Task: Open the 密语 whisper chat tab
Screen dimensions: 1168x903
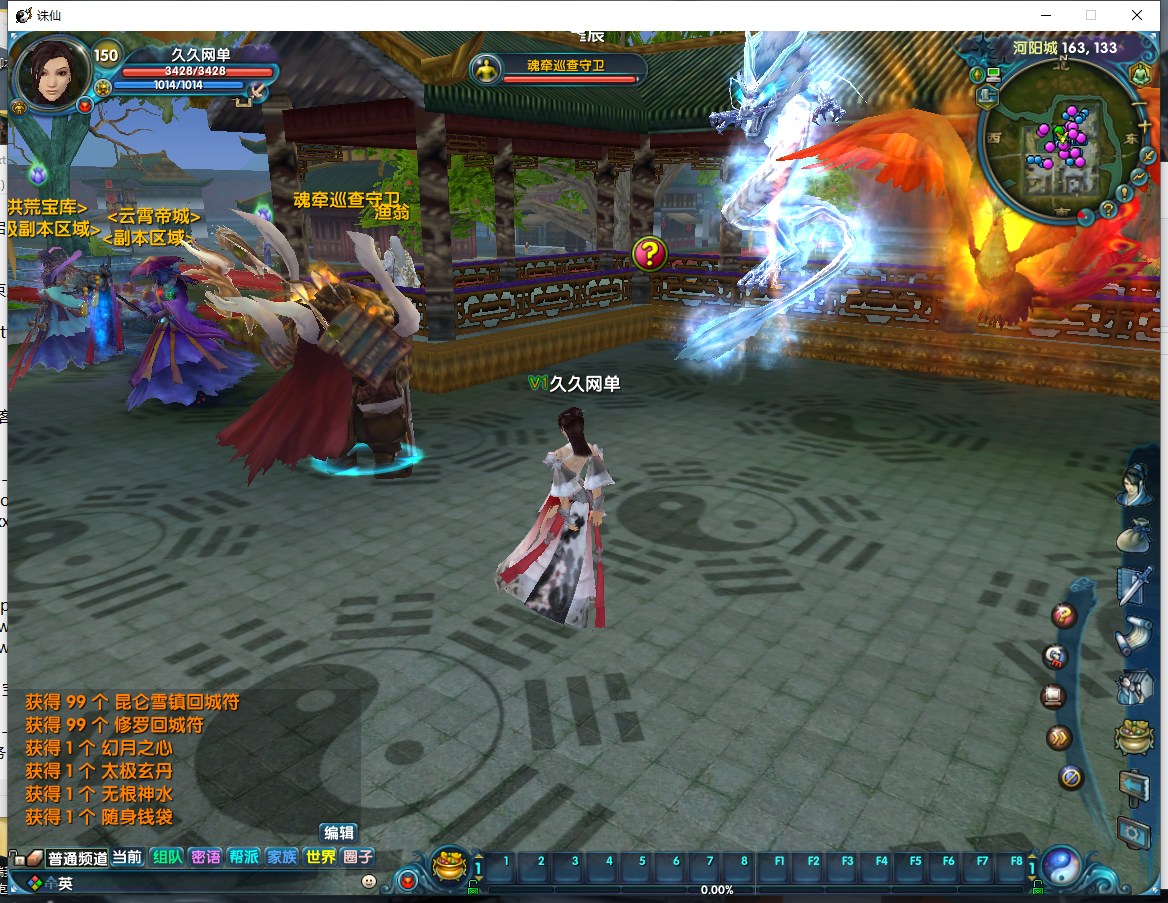Action: coord(205,857)
